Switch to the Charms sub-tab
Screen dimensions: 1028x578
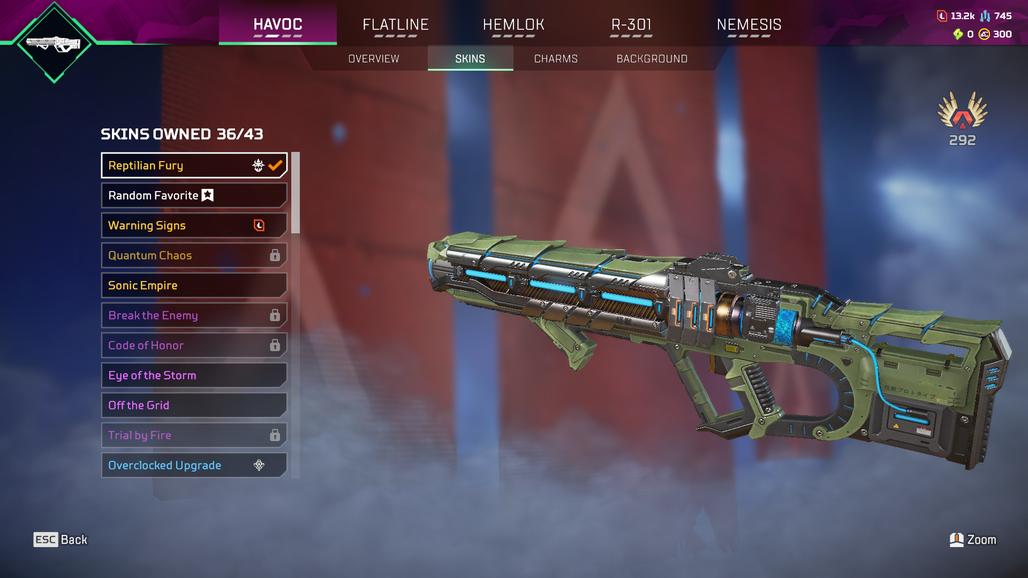pyautogui.click(x=556, y=59)
